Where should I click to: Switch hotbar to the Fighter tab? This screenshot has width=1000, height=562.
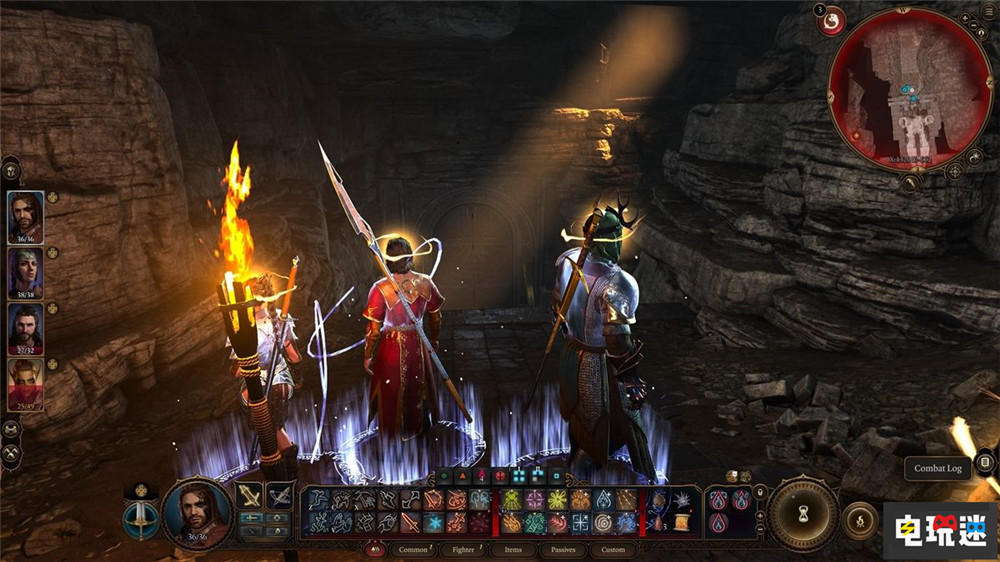[463, 549]
